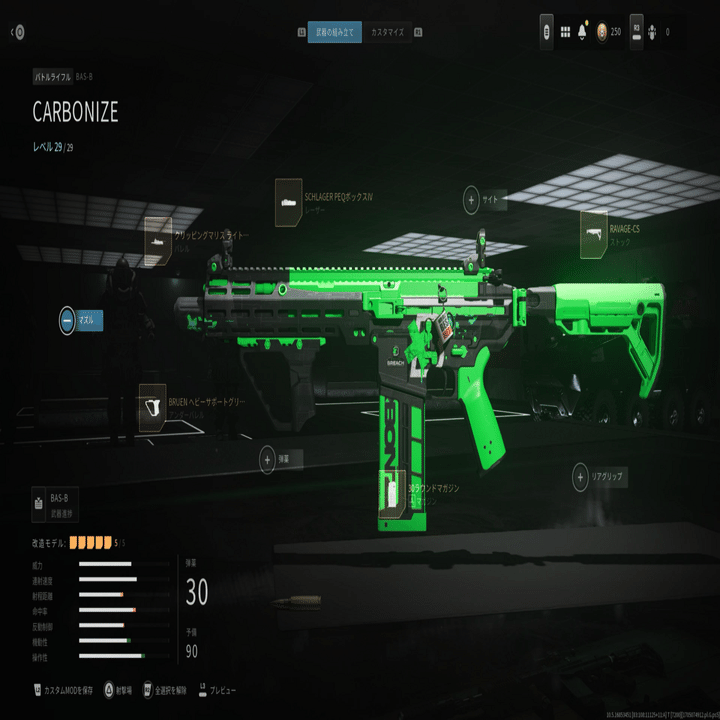The height and width of the screenshot is (720, 720).
Task: Choose the empty サイト (optic) slot
Action: (471, 200)
